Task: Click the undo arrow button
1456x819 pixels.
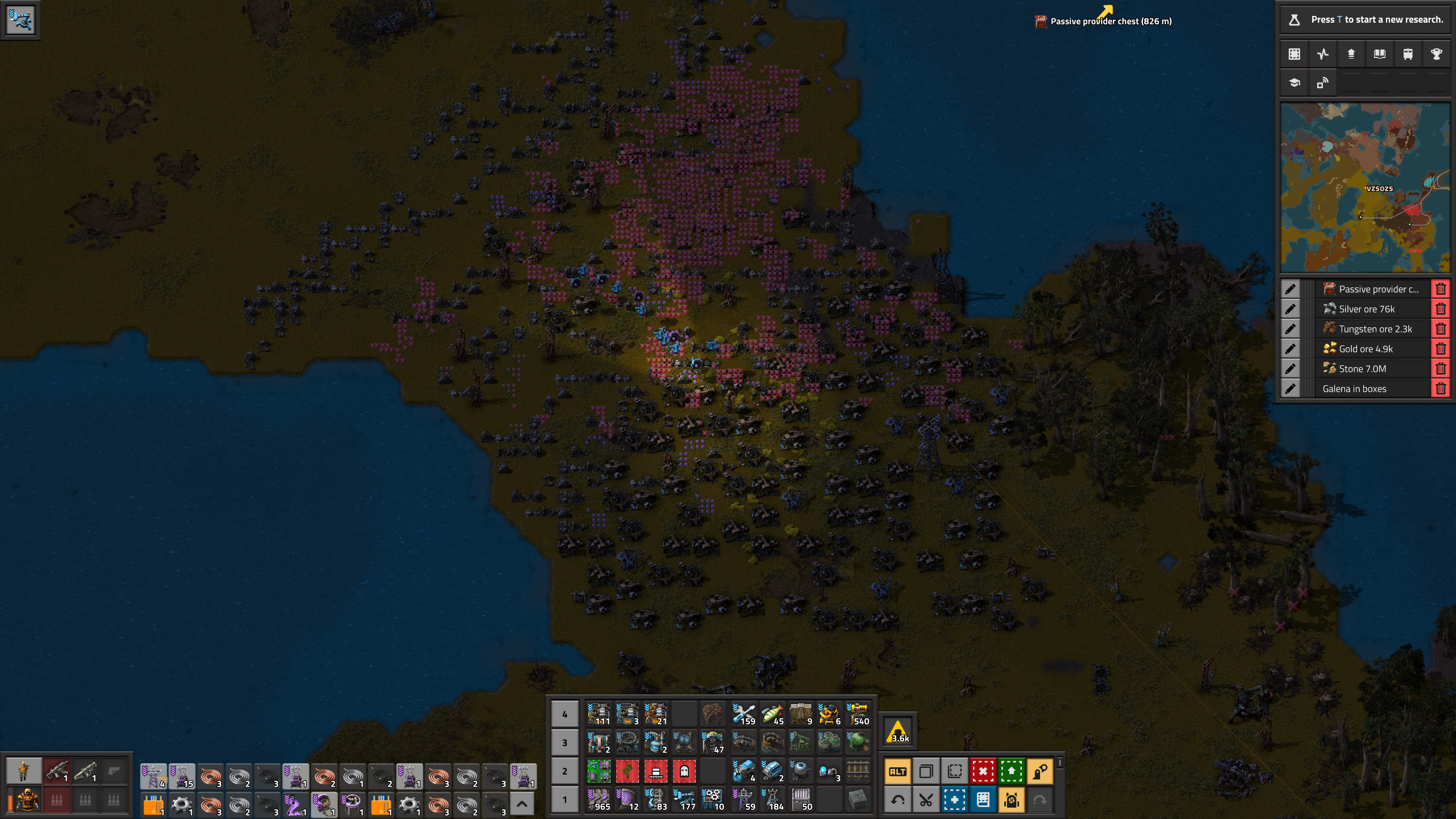Action: [897, 800]
